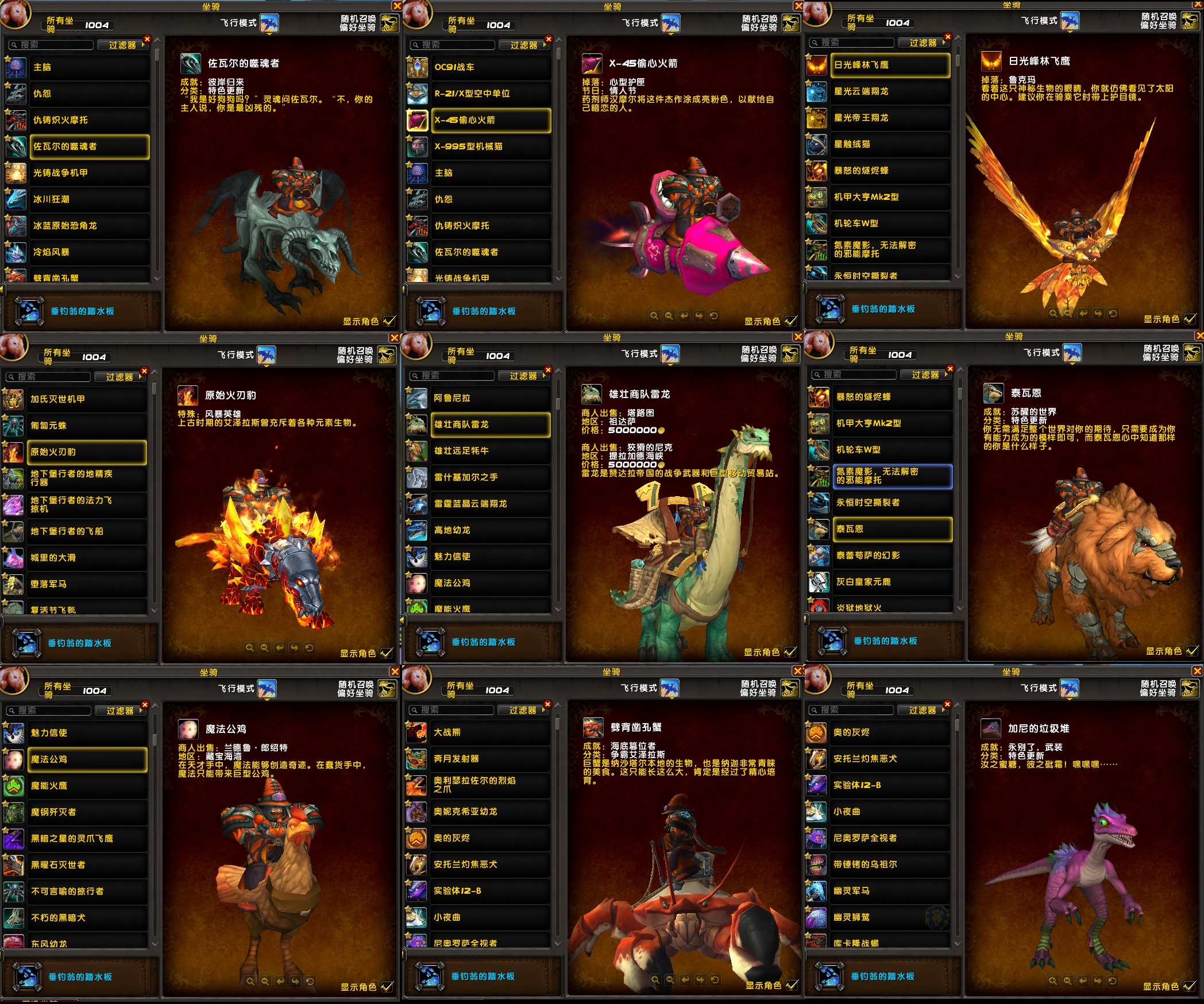Pick the 幽灵狮鹫 mount entry
Viewport: 1204px width, 1004px height.
click(889, 917)
